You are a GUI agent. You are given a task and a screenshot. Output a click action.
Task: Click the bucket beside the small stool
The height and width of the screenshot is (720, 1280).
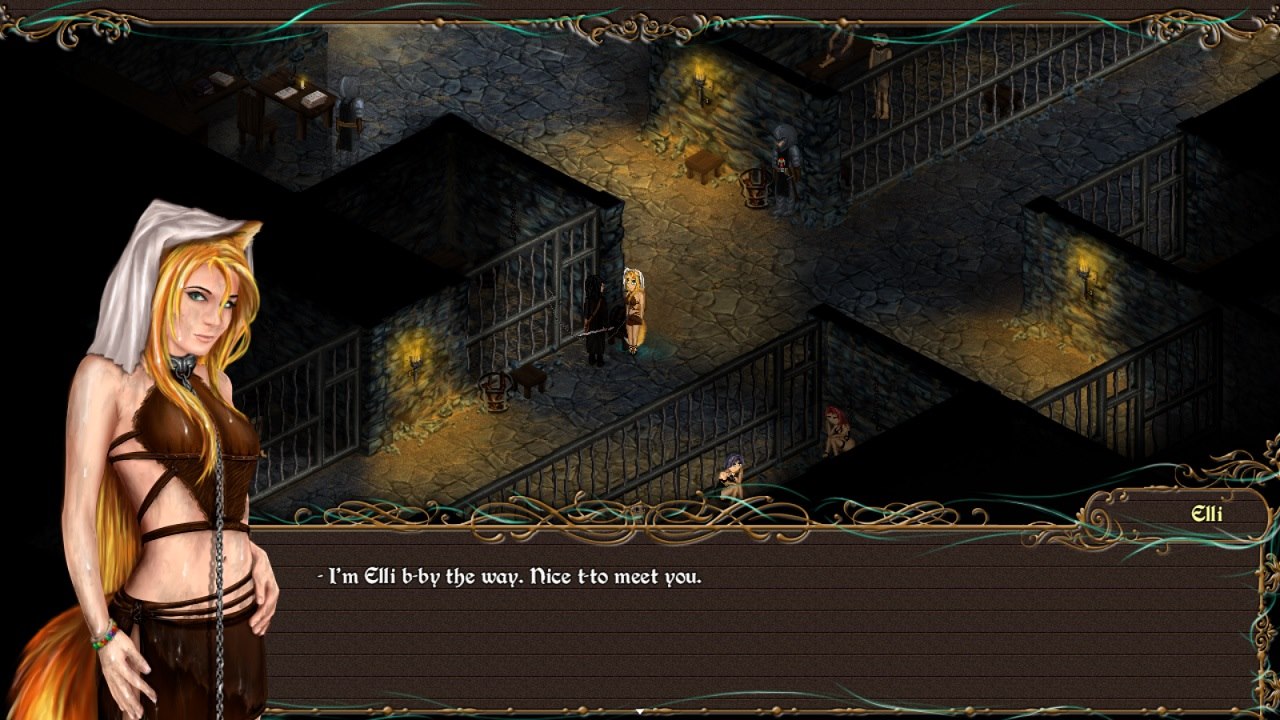495,392
